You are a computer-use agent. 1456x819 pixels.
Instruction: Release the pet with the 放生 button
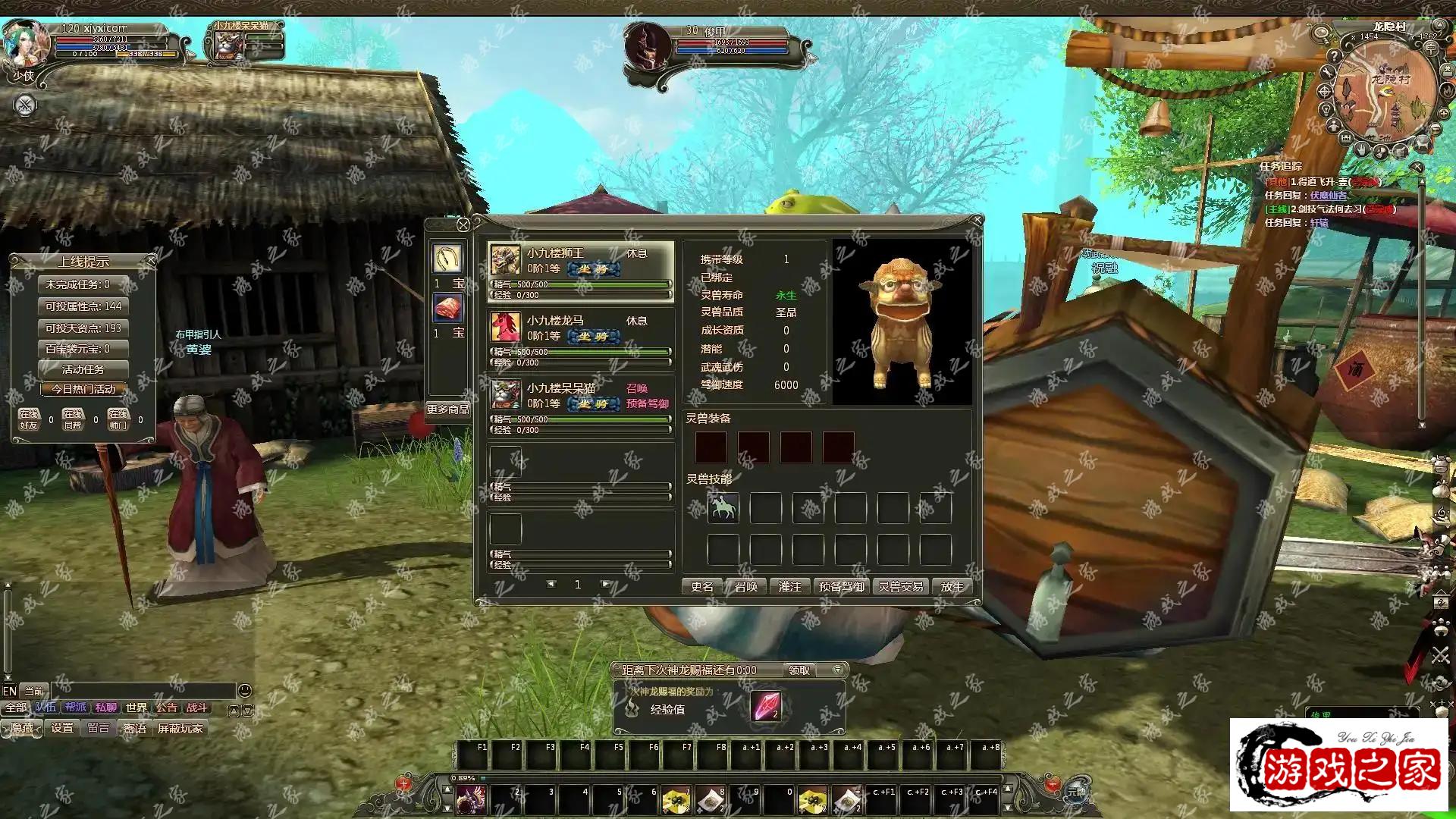pos(952,586)
